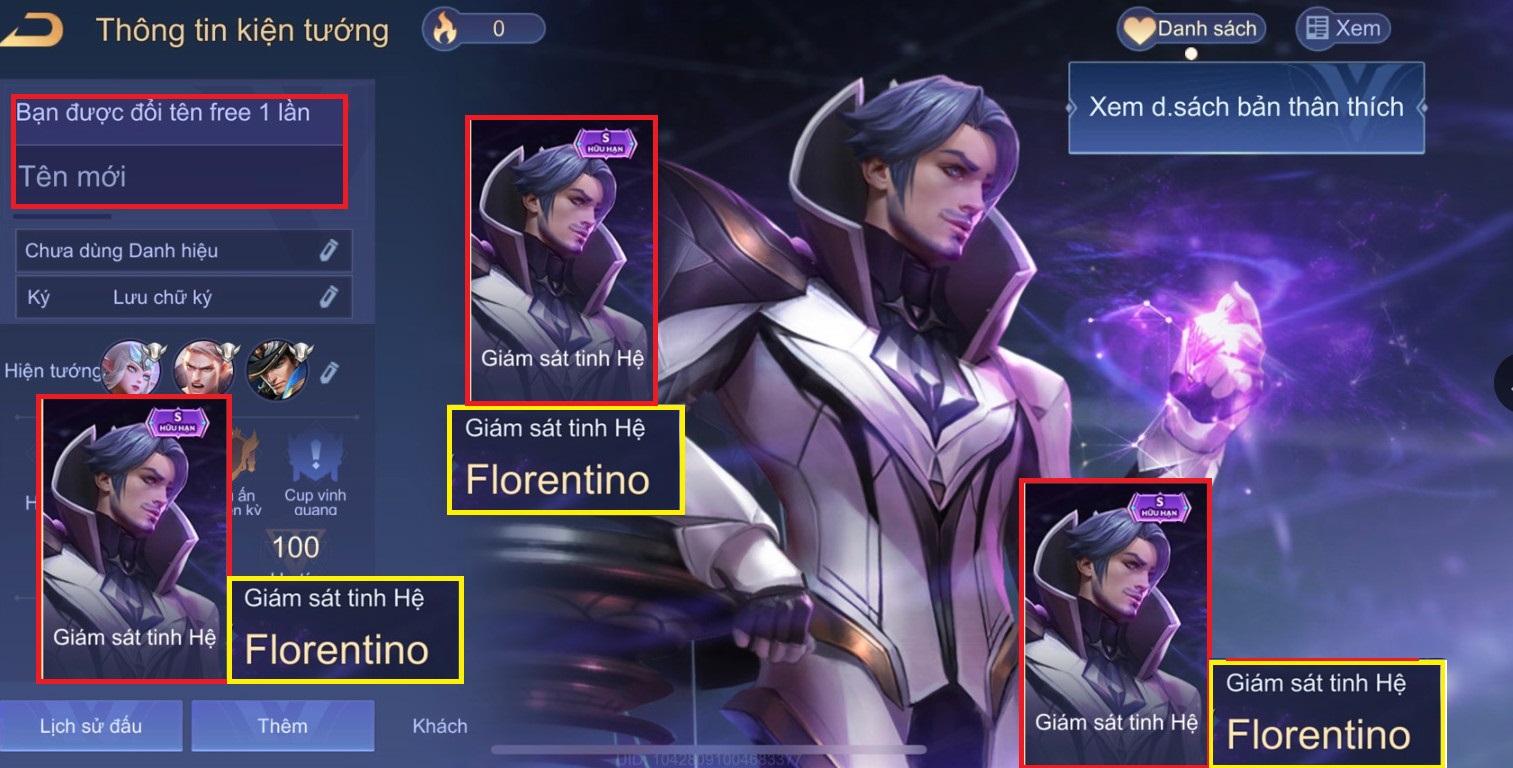Screen dimensions: 1513x768
Task: Switch to the Thêm tab
Action: tap(282, 726)
